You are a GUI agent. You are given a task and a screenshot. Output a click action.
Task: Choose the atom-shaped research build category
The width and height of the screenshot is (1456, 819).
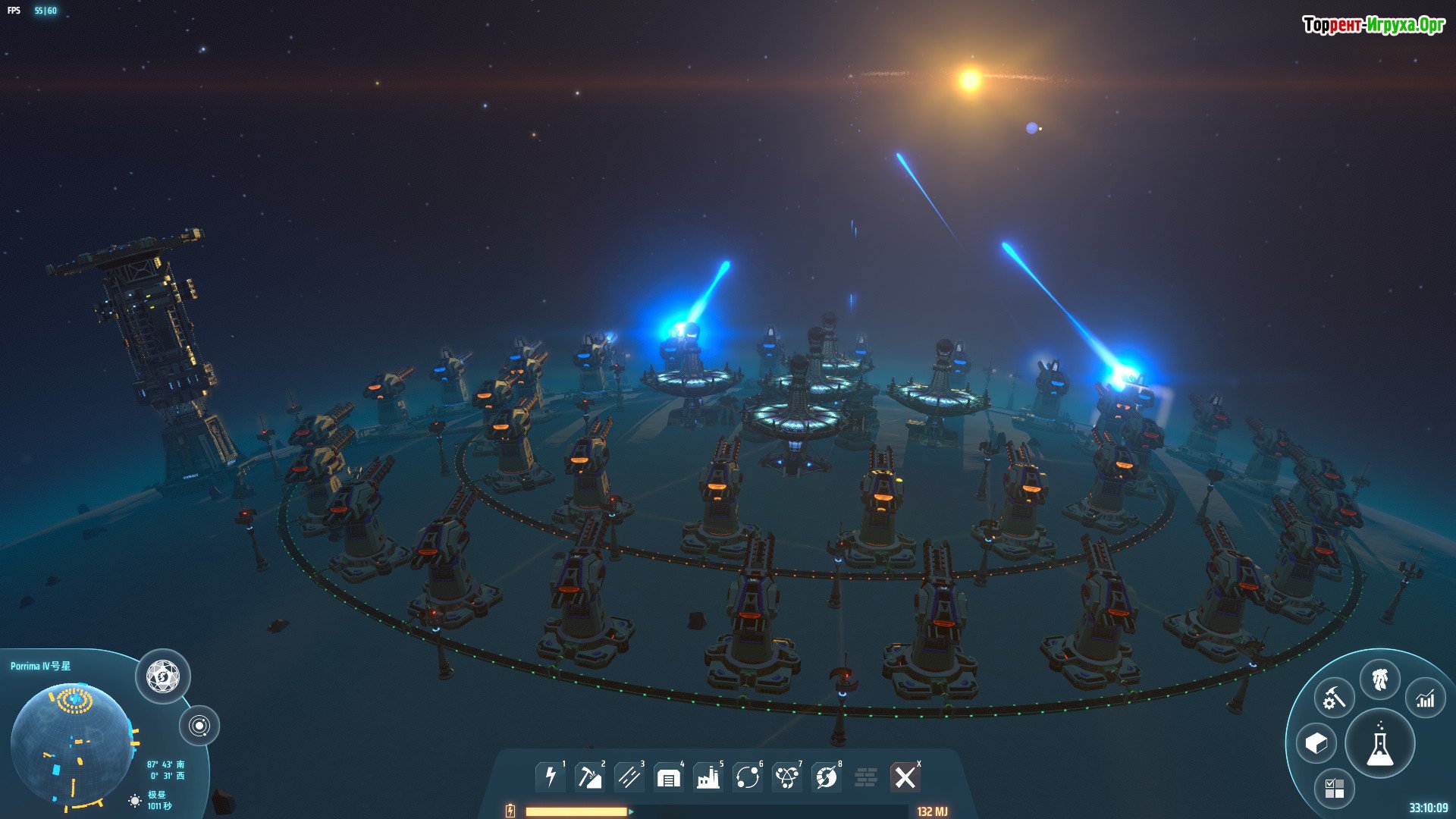pos(787,777)
